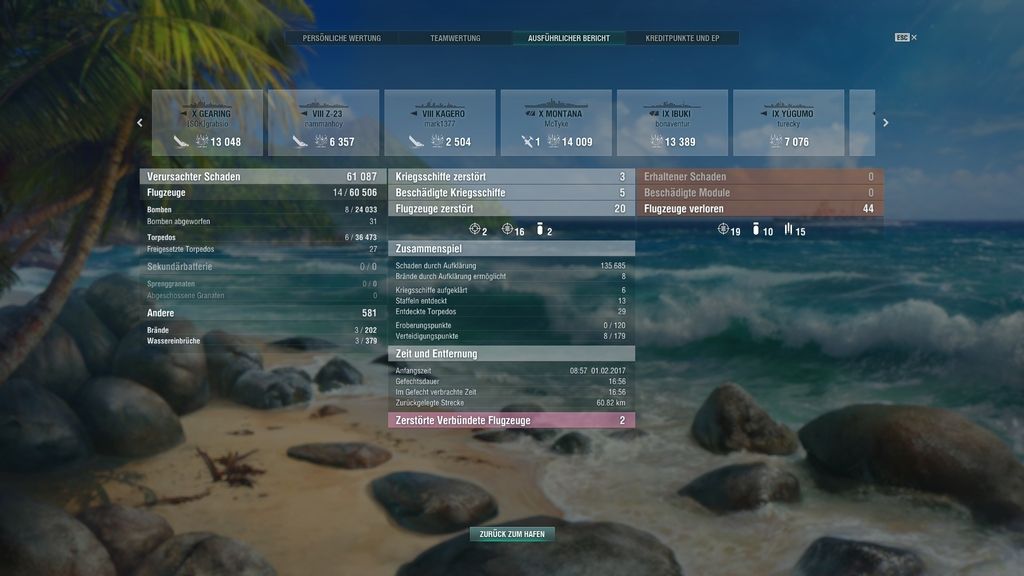
Task: Choose the VIII Z-23 ship card
Action: coord(323,123)
